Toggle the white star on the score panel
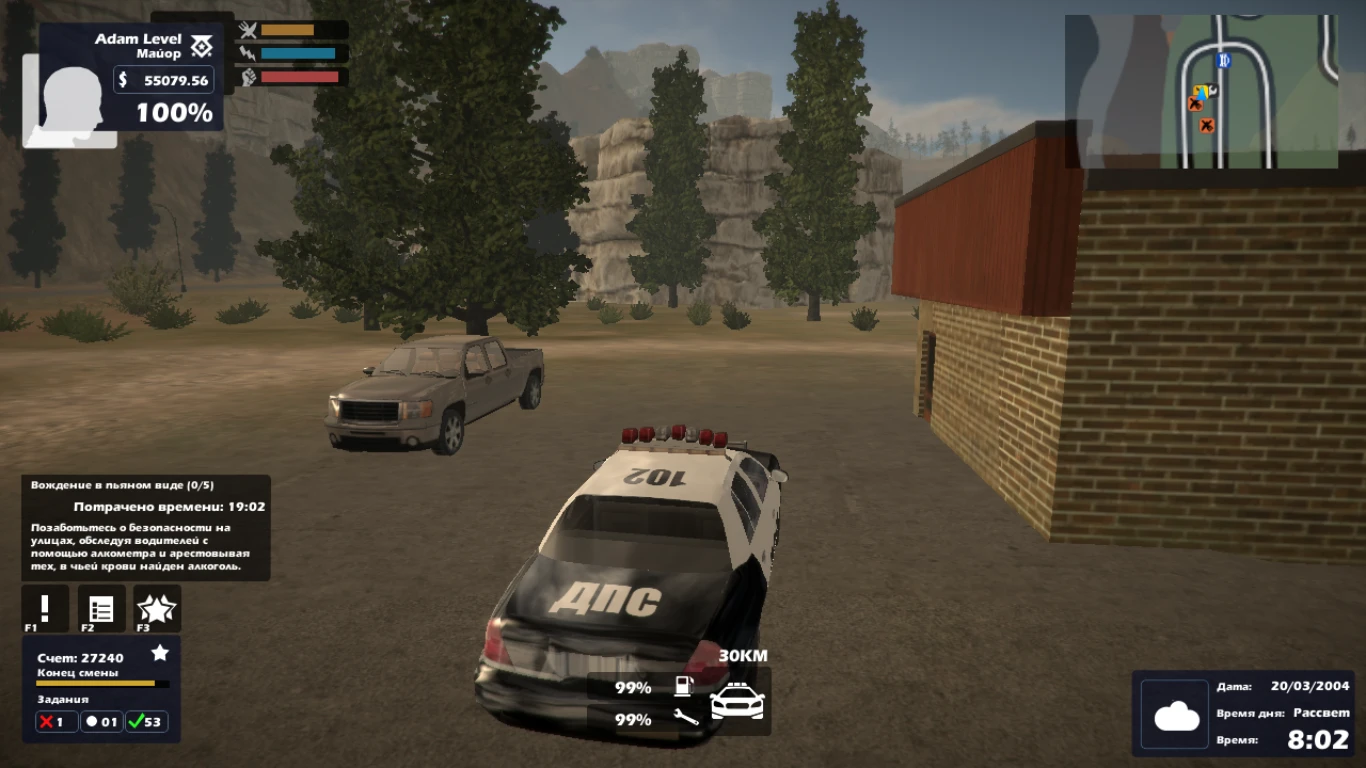Image resolution: width=1366 pixels, height=768 pixels. (x=158, y=653)
